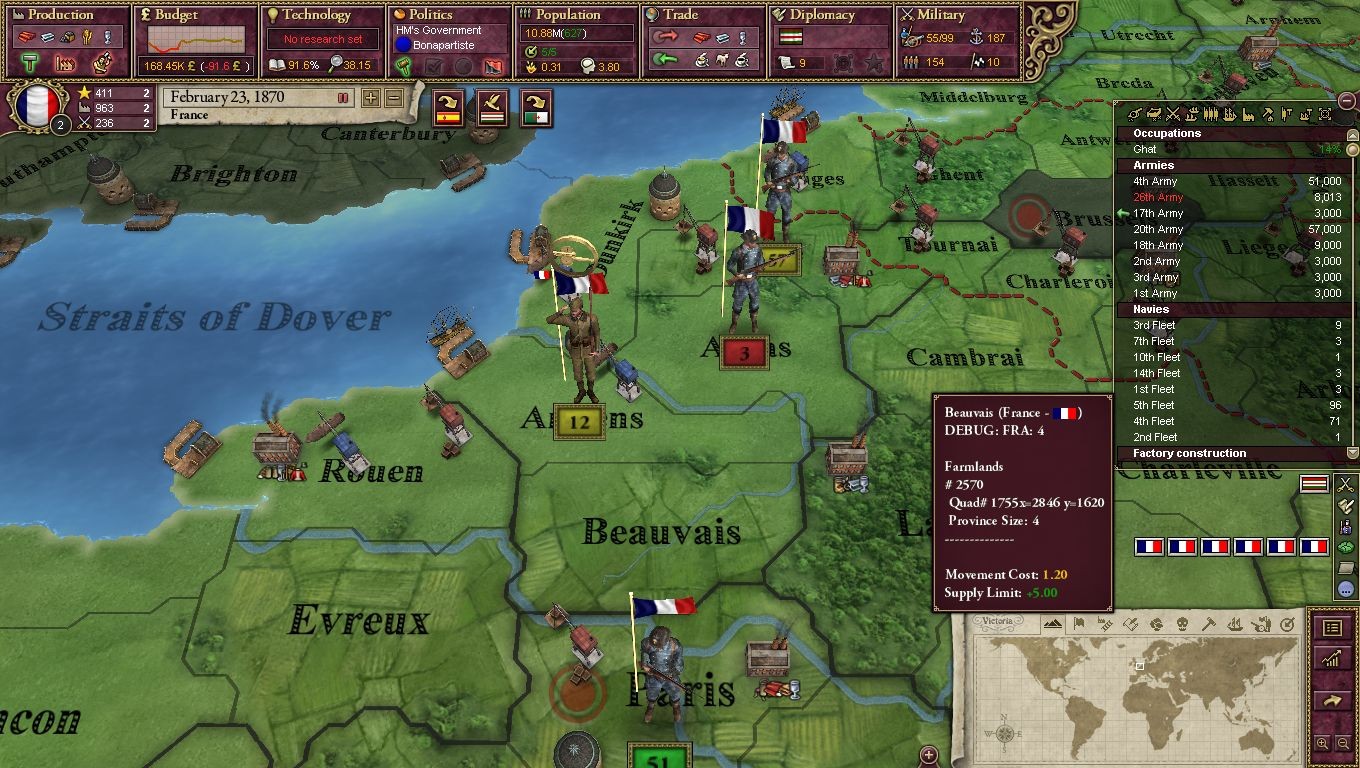Select the 5th Fleet in the outliner
This screenshot has width=1360, height=768.
1154,406
